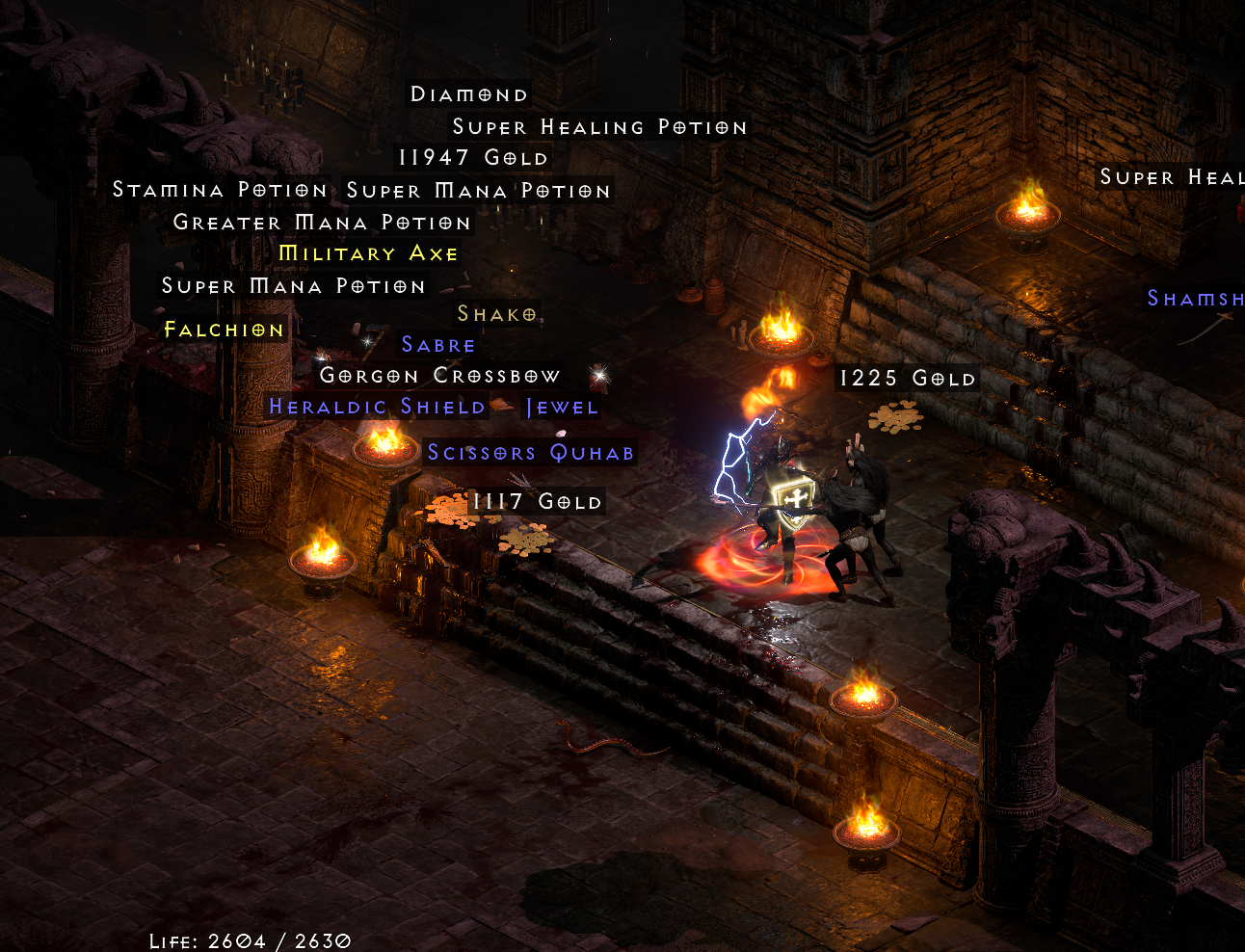The width and height of the screenshot is (1245, 952).
Task: Collect the 1225 Gold near the monster
Action: (x=908, y=378)
